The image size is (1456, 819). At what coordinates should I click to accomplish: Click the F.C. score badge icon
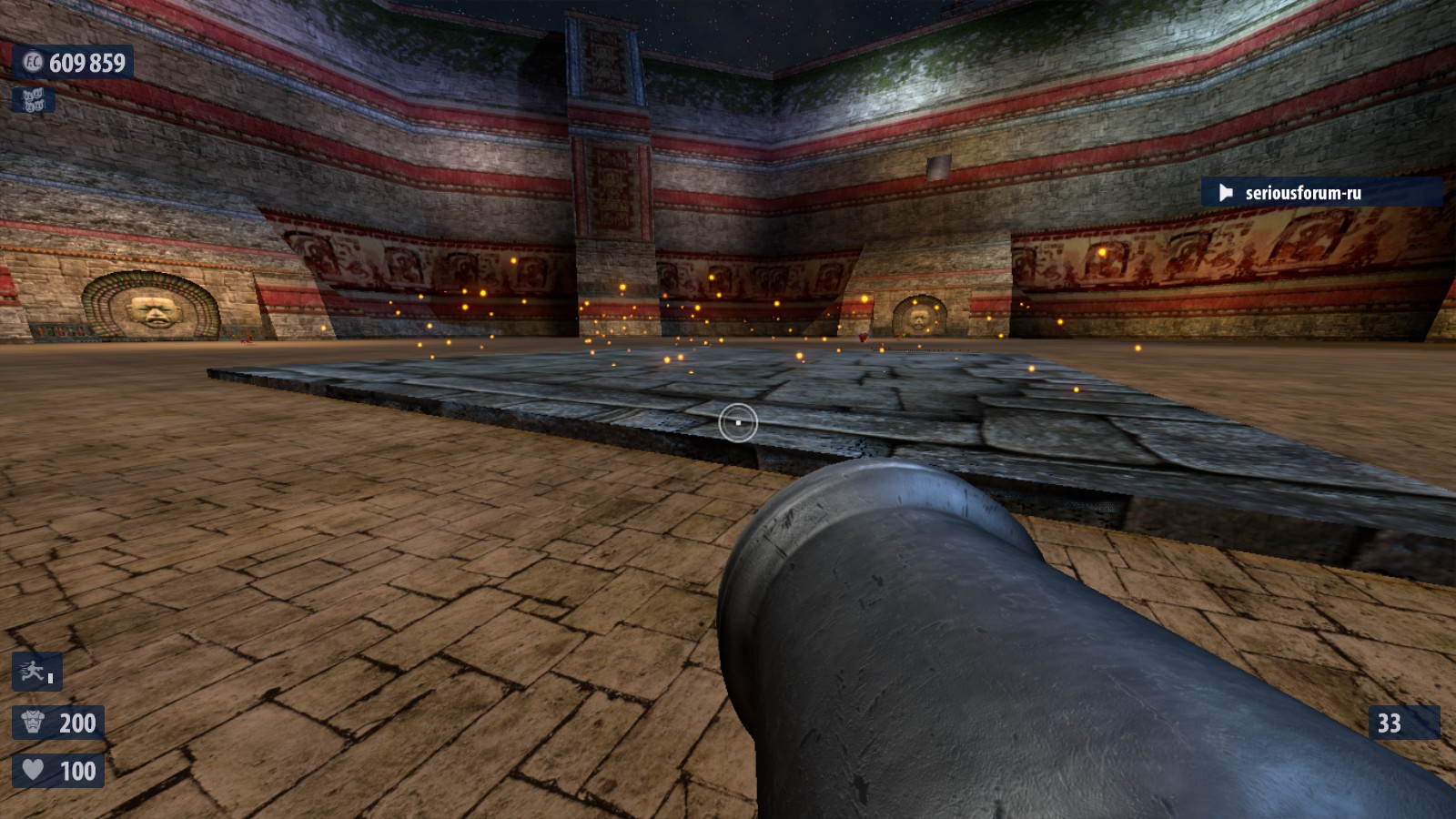33,62
